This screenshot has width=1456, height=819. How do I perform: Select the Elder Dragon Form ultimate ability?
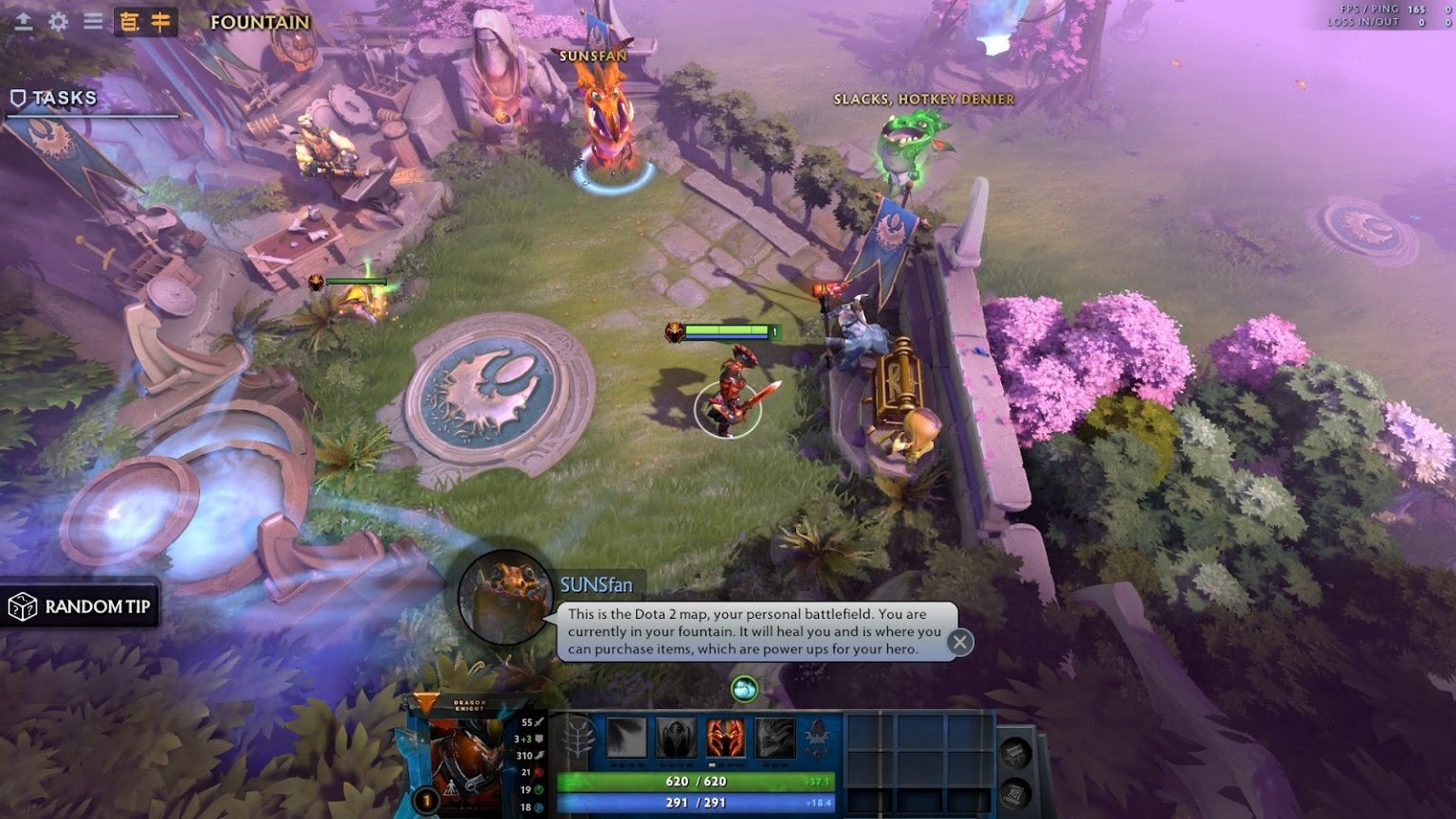(774, 737)
